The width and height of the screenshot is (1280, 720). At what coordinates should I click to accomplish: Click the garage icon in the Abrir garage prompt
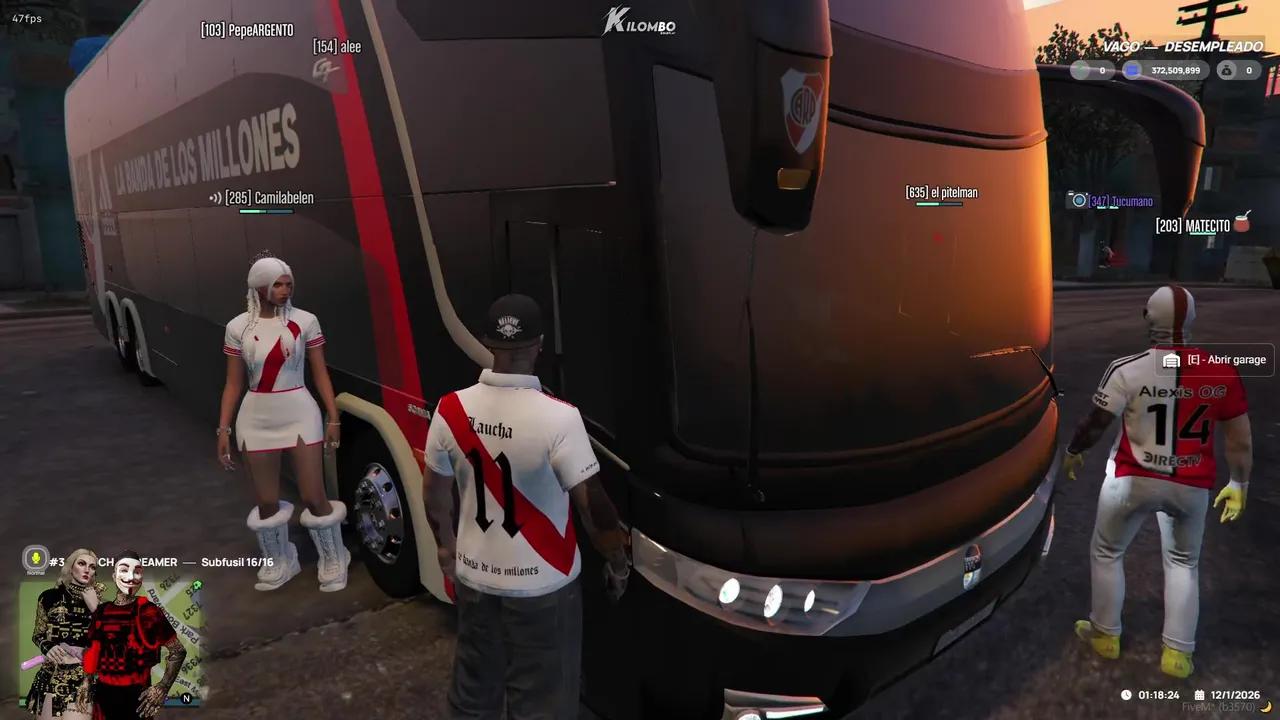pyautogui.click(x=1170, y=359)
